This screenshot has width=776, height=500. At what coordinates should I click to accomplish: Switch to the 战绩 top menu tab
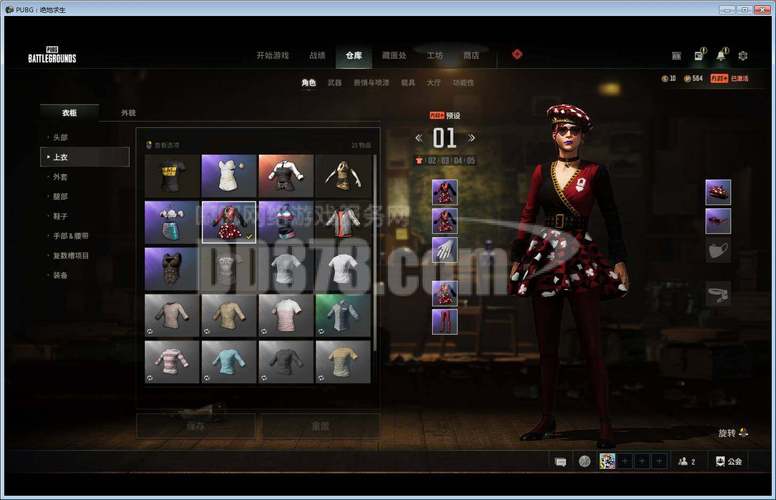pyautogui.click(x=317, y=56)
